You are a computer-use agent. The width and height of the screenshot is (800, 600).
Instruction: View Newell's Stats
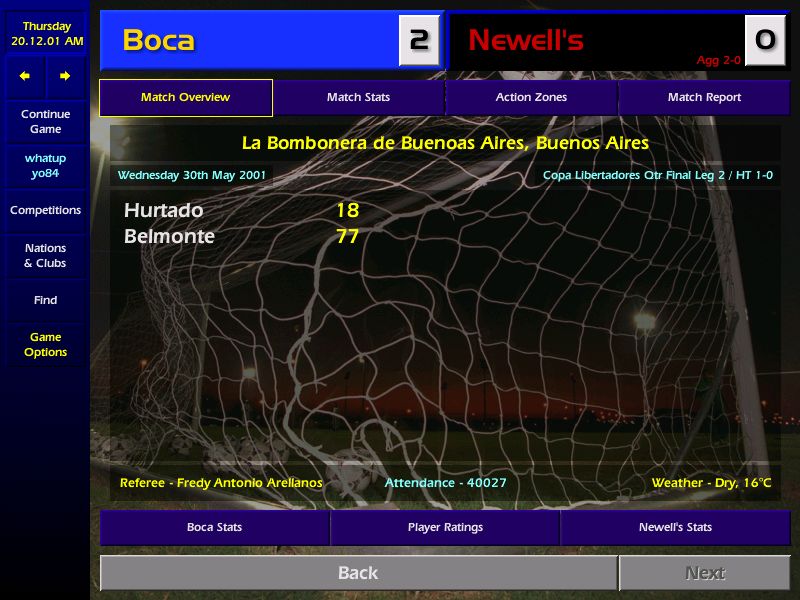coord(675,528)
